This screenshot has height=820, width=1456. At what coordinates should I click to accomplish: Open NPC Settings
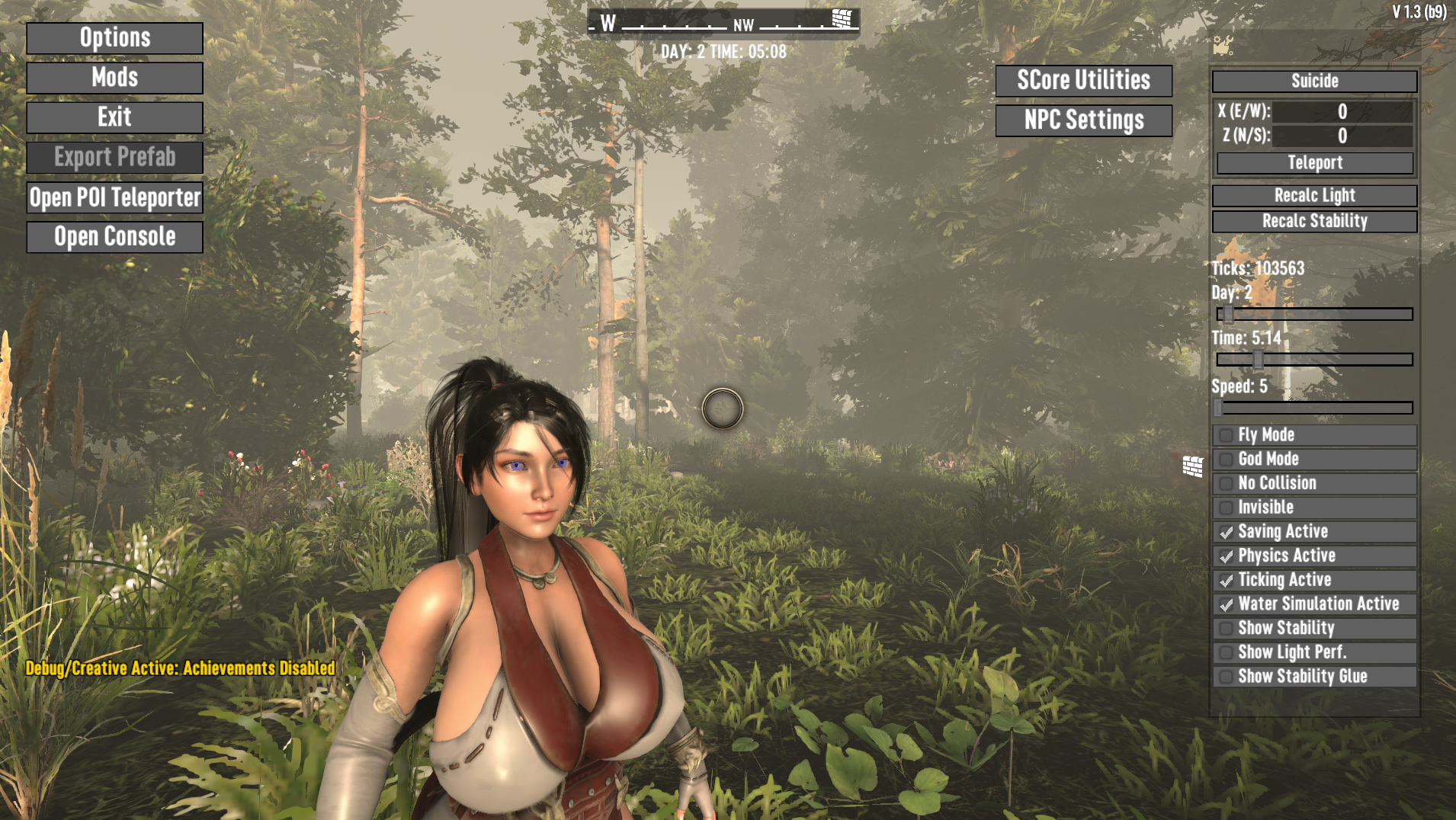pyautogui.click(x=1083, y=120)
